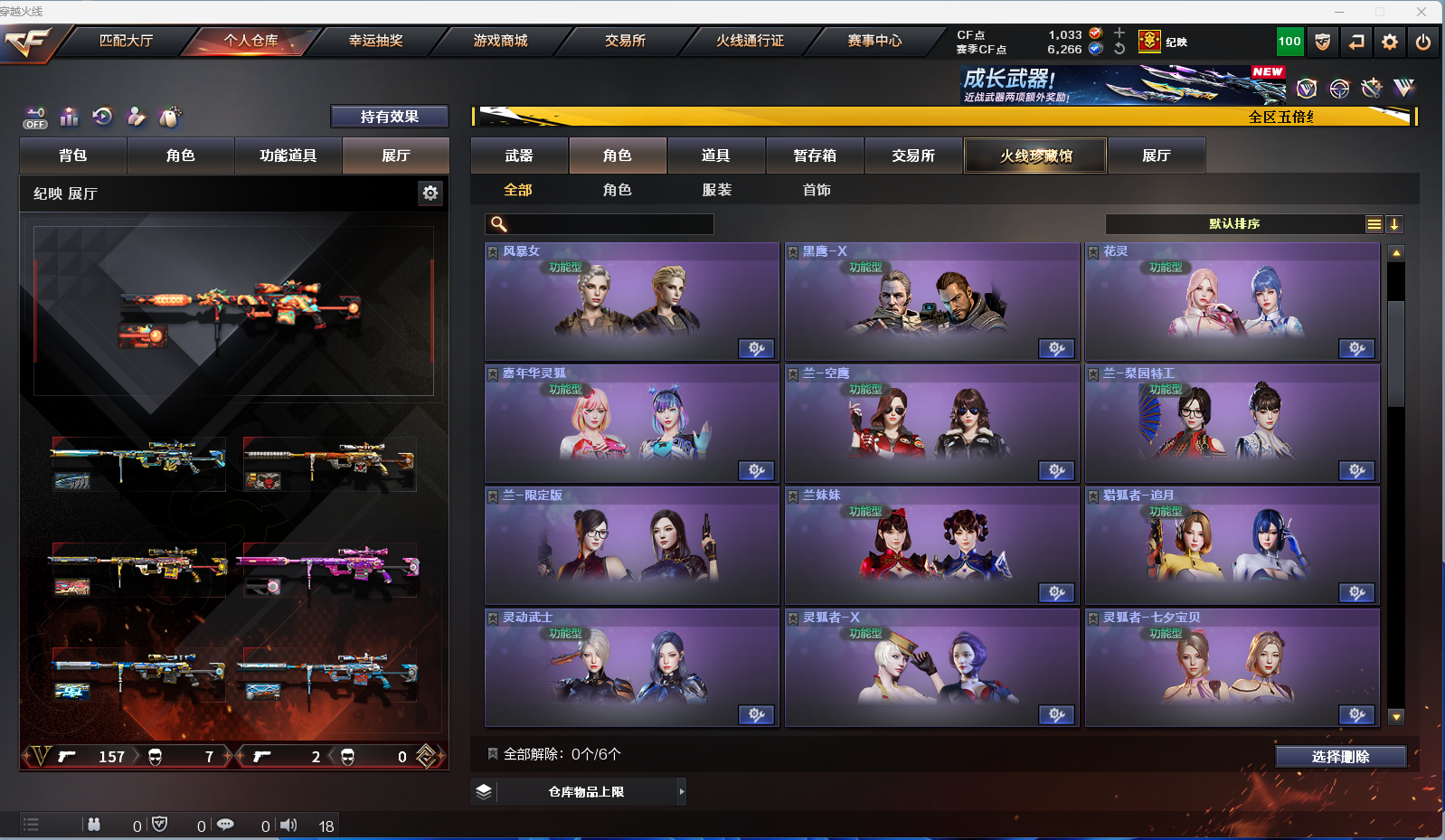Open the 默认排序 sort dropdown
The image size is (1445, 840).
coord(1234,224)
